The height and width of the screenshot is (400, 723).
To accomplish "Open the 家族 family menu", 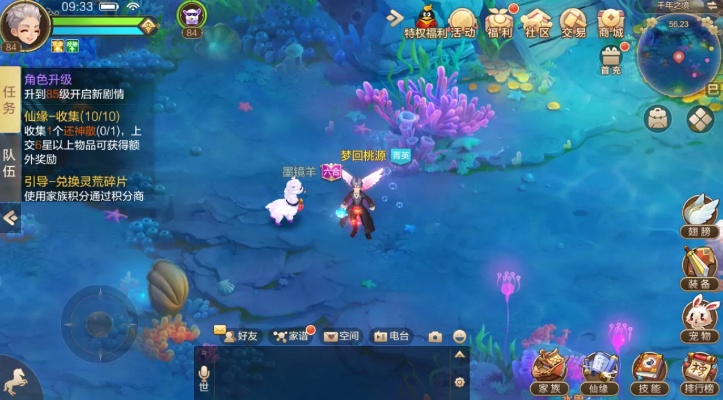I will click(548, 370).
